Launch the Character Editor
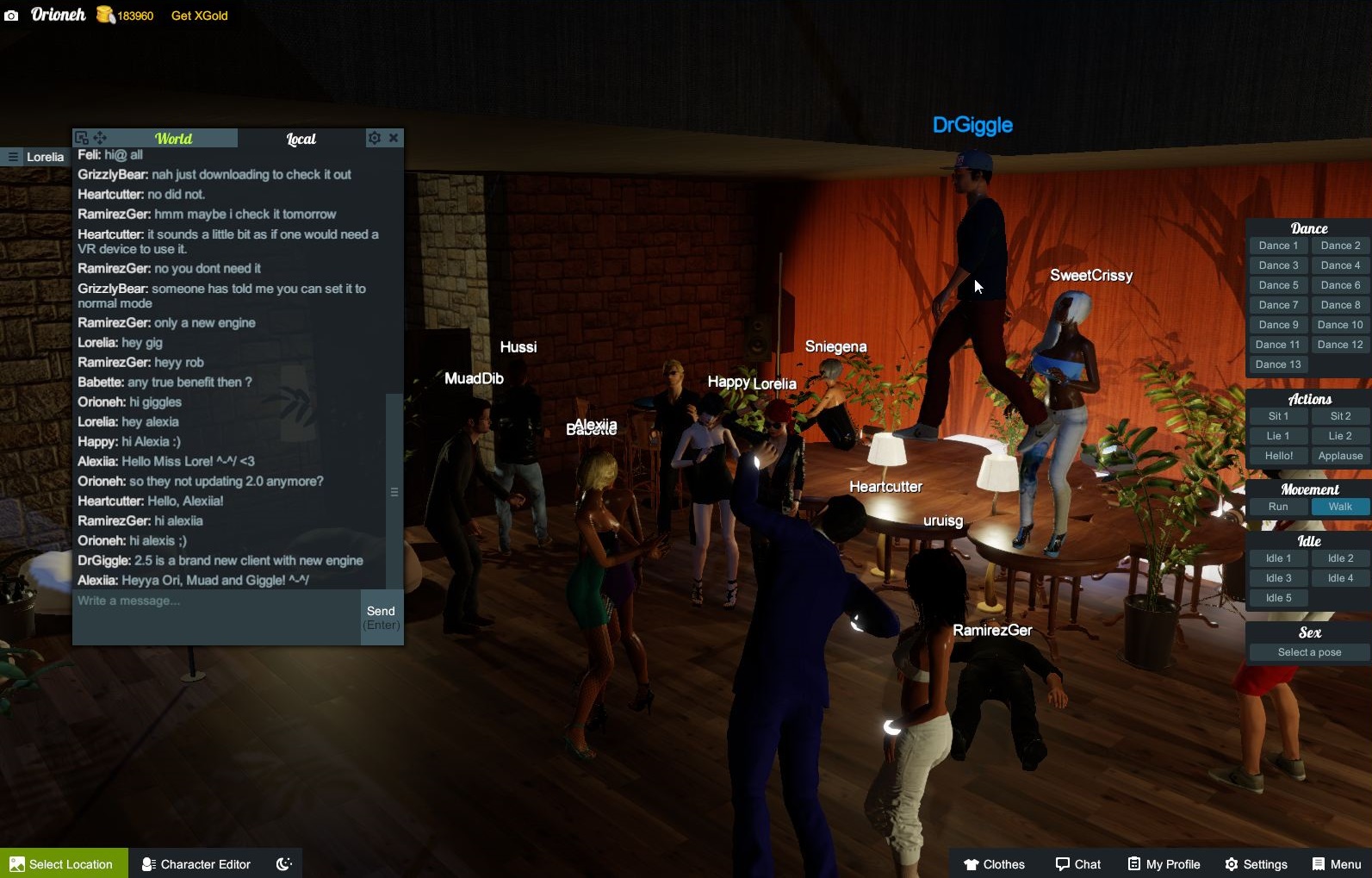The image size is (1372, 878). click(196, 863)
